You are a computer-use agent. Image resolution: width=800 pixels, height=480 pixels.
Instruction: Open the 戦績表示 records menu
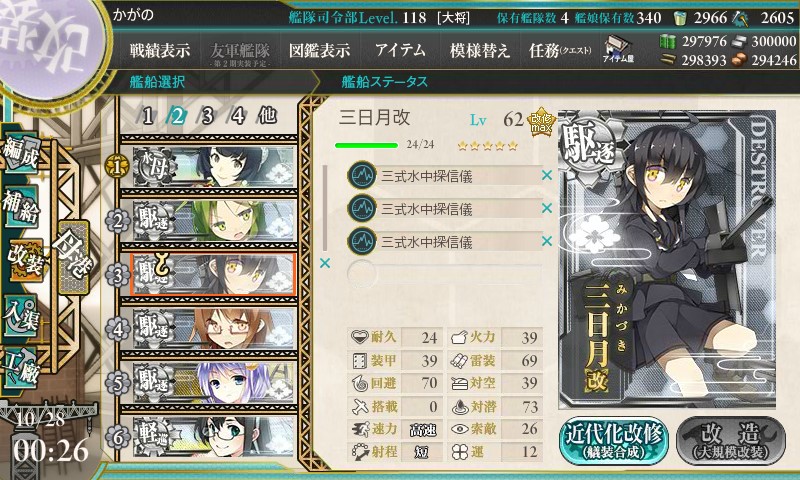pyautogui.click(x=160, y=50)
